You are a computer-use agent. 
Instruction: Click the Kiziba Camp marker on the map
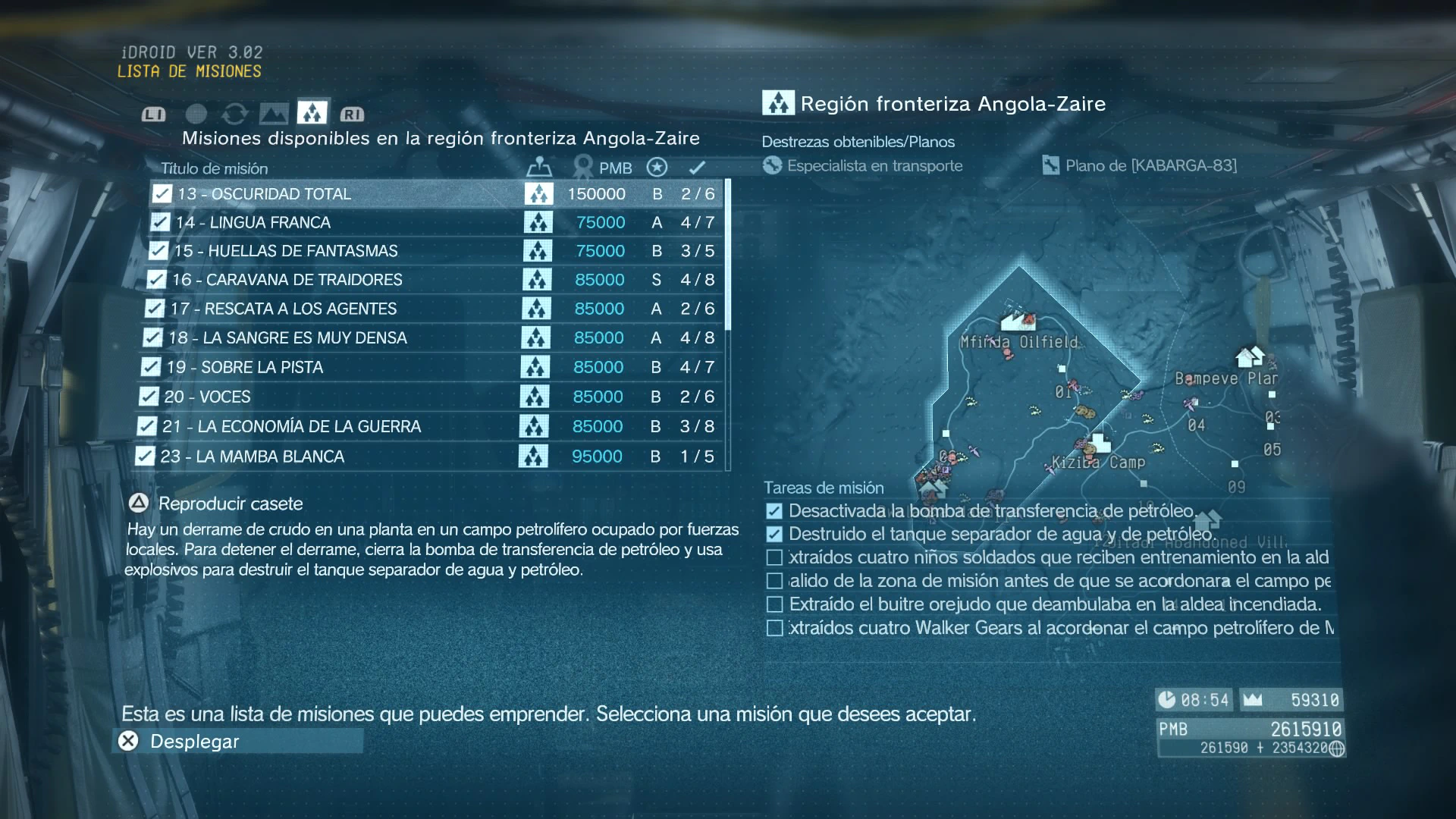tap(1099, 442)
